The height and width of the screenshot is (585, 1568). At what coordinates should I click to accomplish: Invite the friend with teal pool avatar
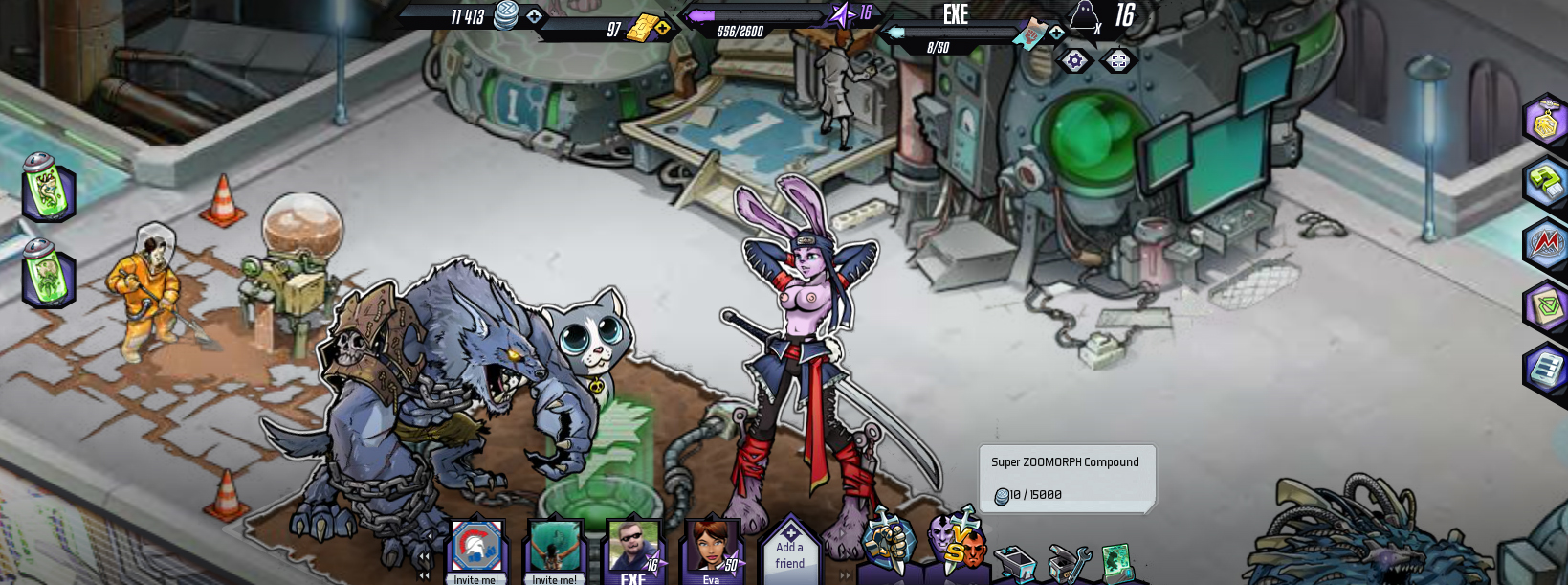(554, 550)
